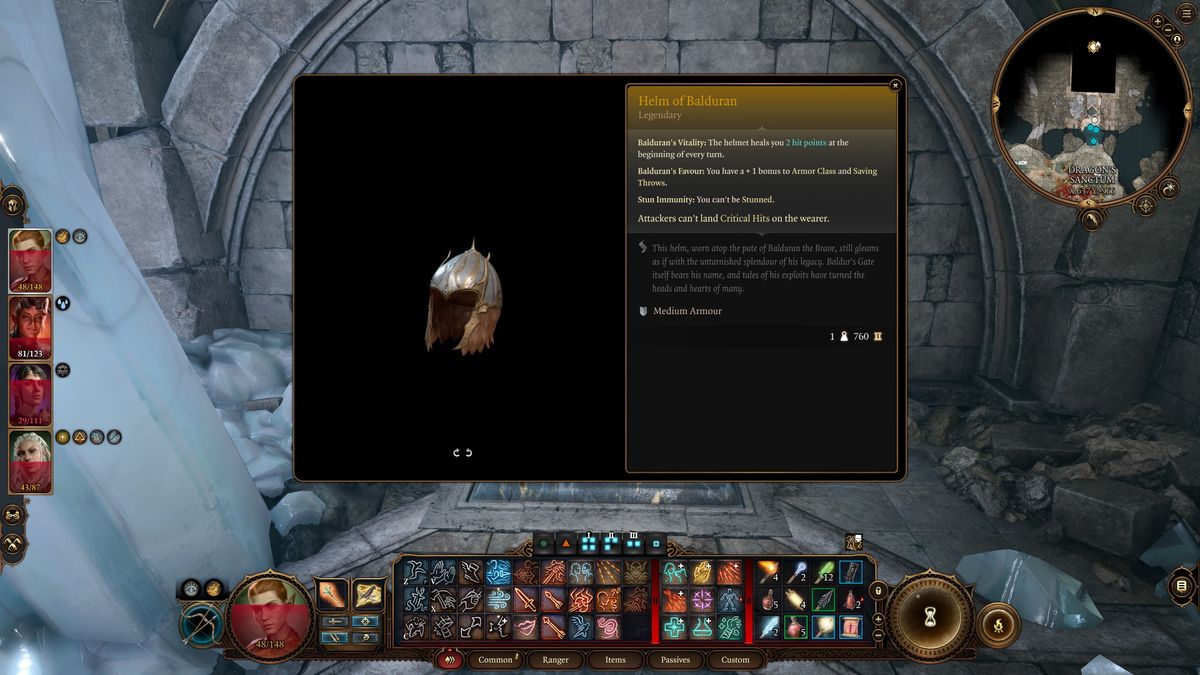This screenshot has height=675, width=1200.
Task: Toggle the hotbar lock button
Action: pyautogui.click(x=878, y=590)
